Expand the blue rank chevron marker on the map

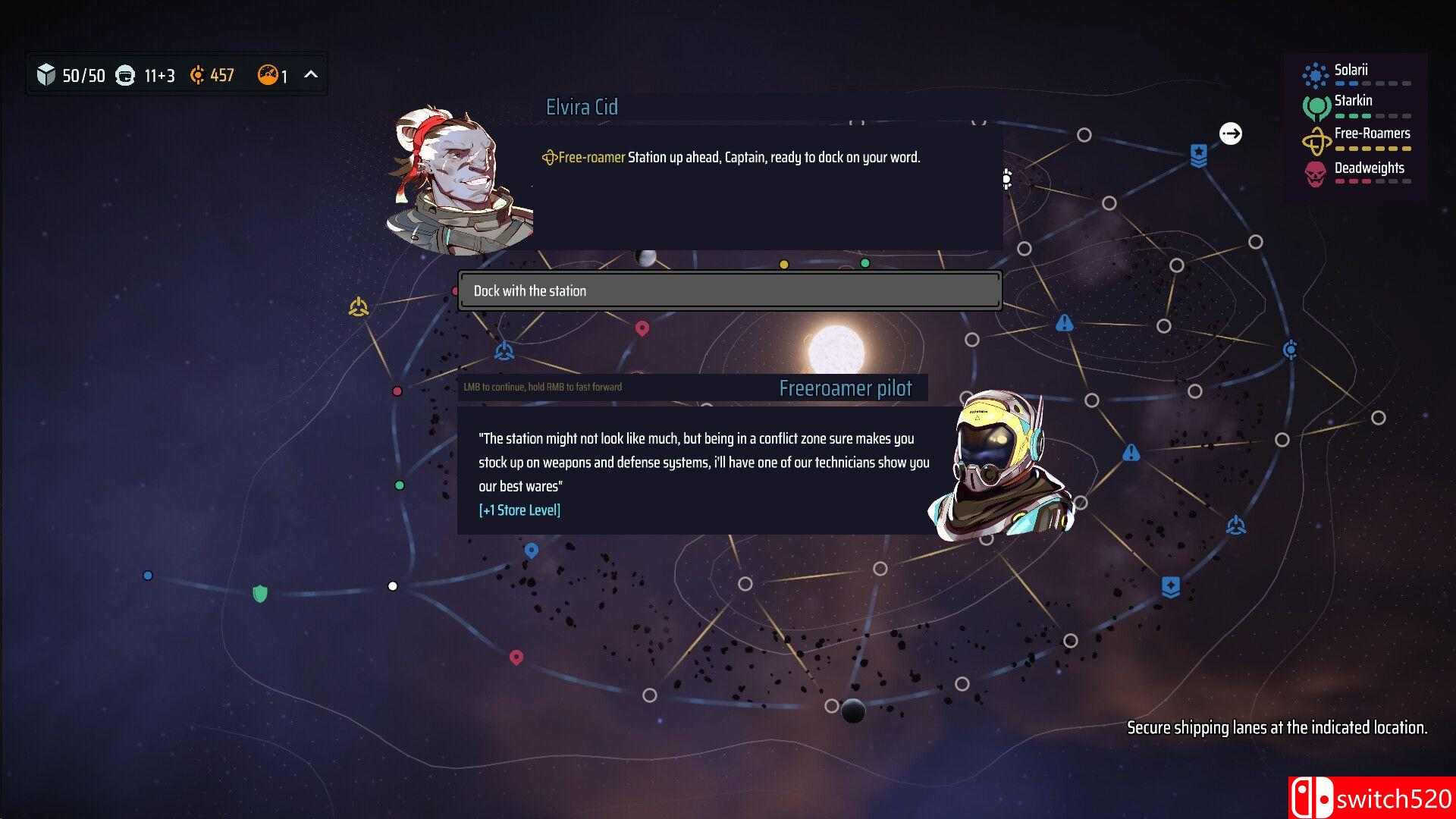coord(1199,154)
